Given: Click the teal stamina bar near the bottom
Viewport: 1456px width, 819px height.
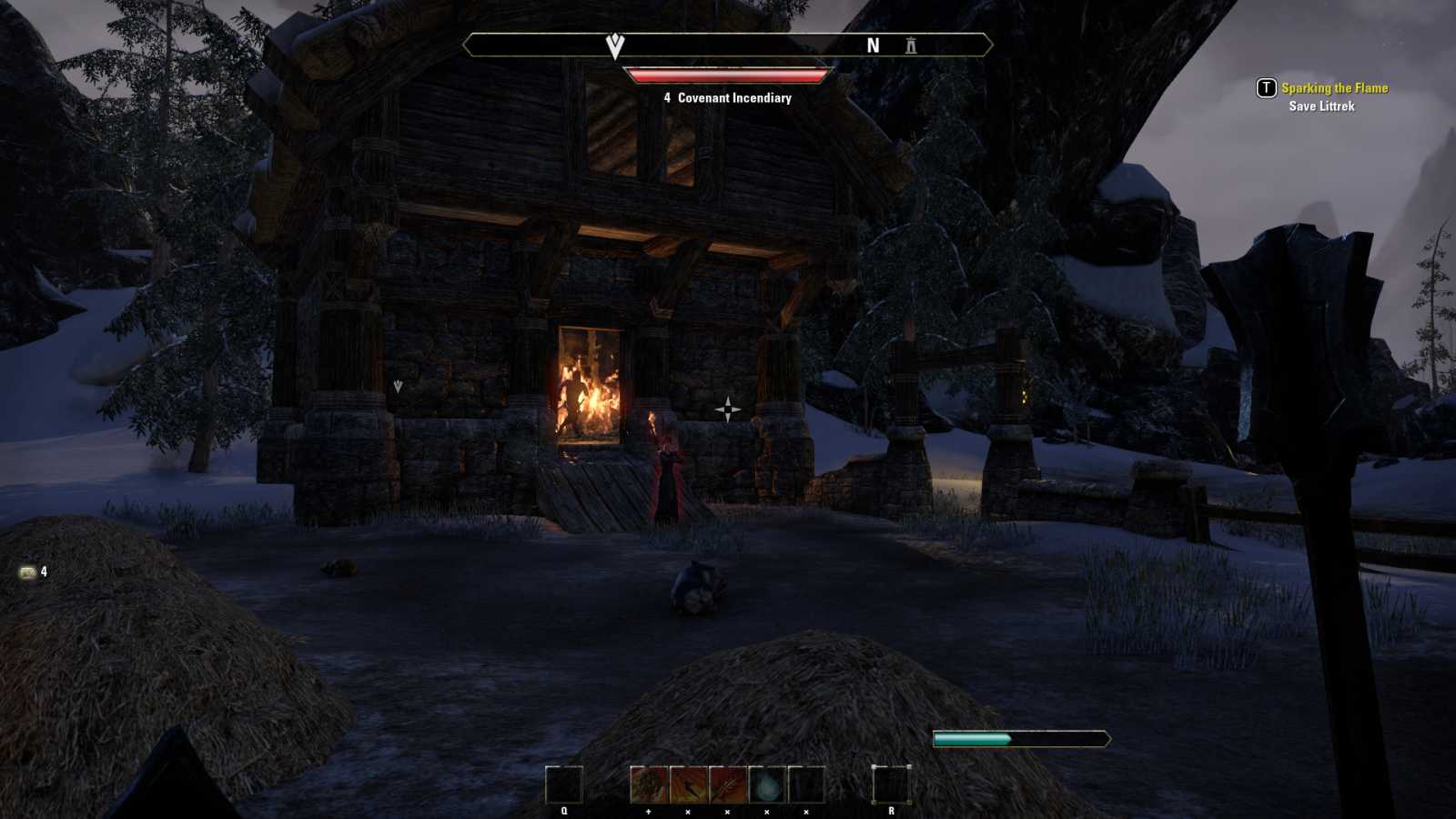Looking at the screenshot, I should click(1010, 739).
